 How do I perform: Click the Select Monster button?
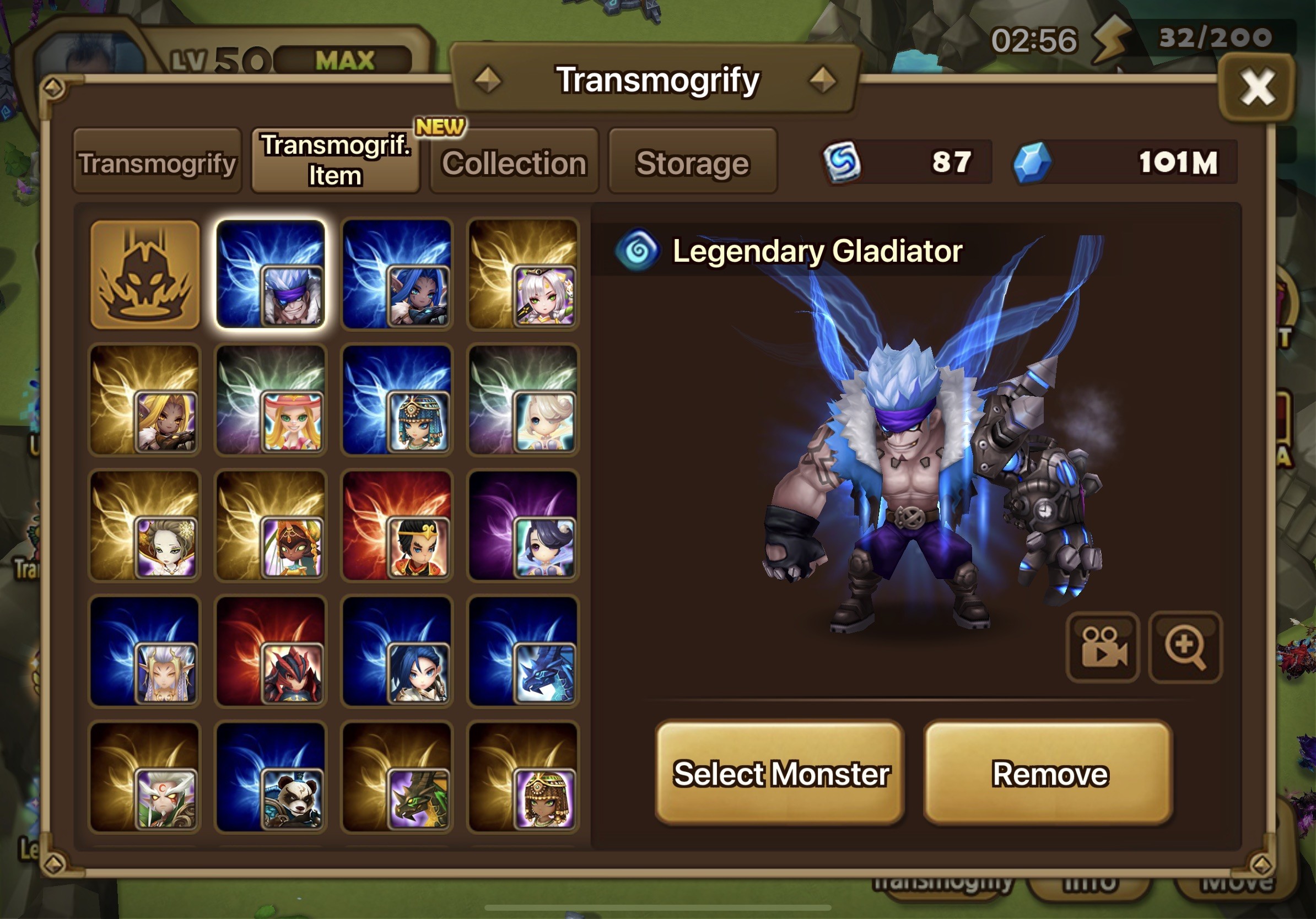click(x=780, y=774)
